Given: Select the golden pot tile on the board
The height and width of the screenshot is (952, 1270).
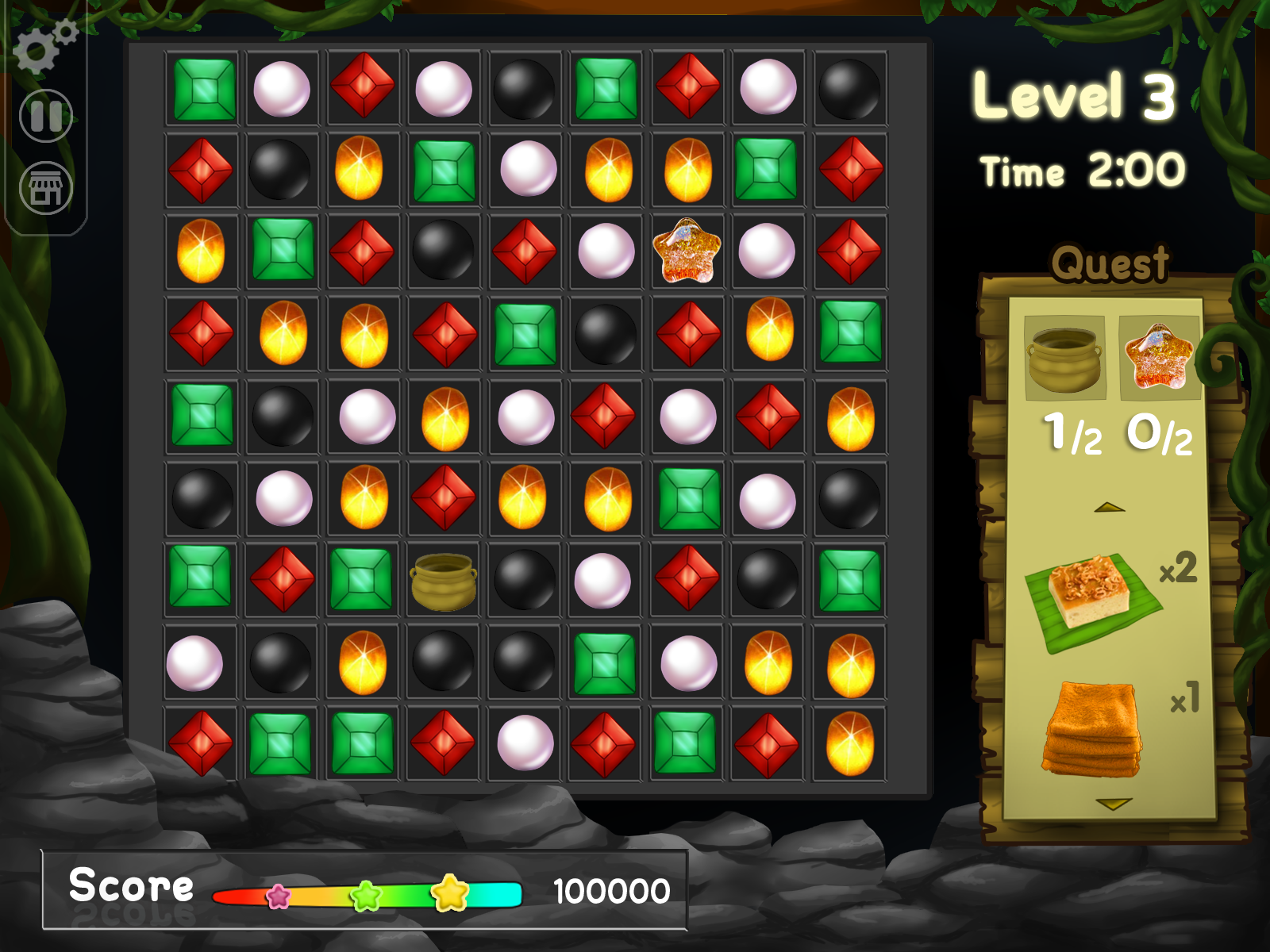Looking at the screenshot, I should [x=444, y=581].
